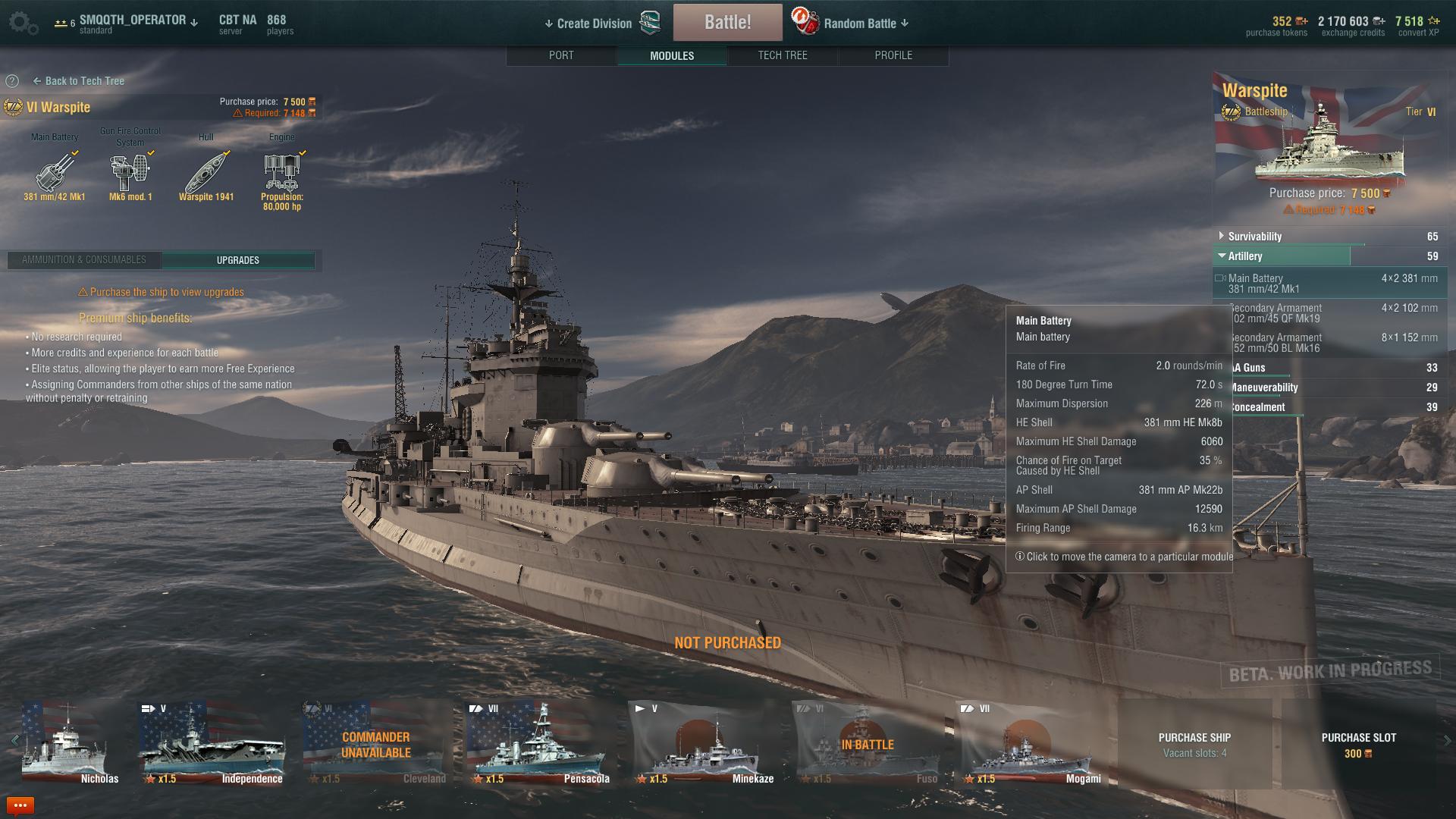Image resolution: width=1456 pixels, height=819 pixels.
Task: Pick the Mogami ship from the carousel
Action: 1031,743
